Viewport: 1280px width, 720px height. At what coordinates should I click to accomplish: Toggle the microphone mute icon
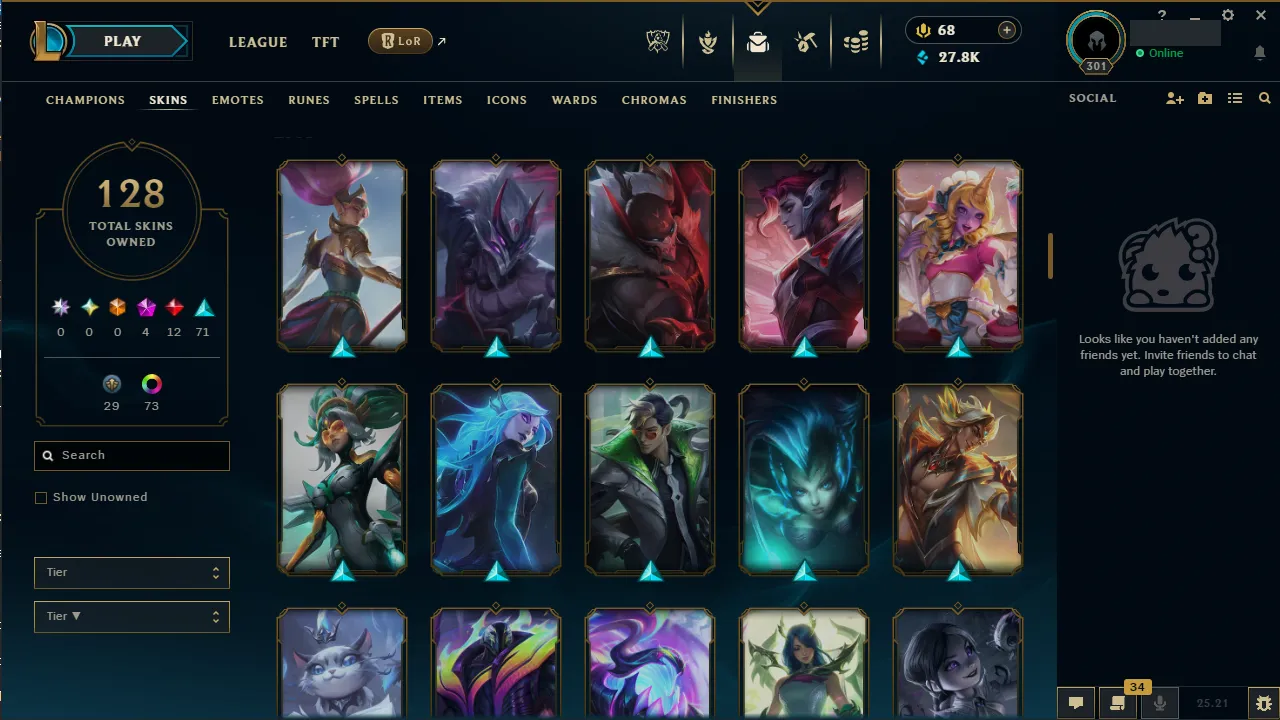pos(1160,703)
